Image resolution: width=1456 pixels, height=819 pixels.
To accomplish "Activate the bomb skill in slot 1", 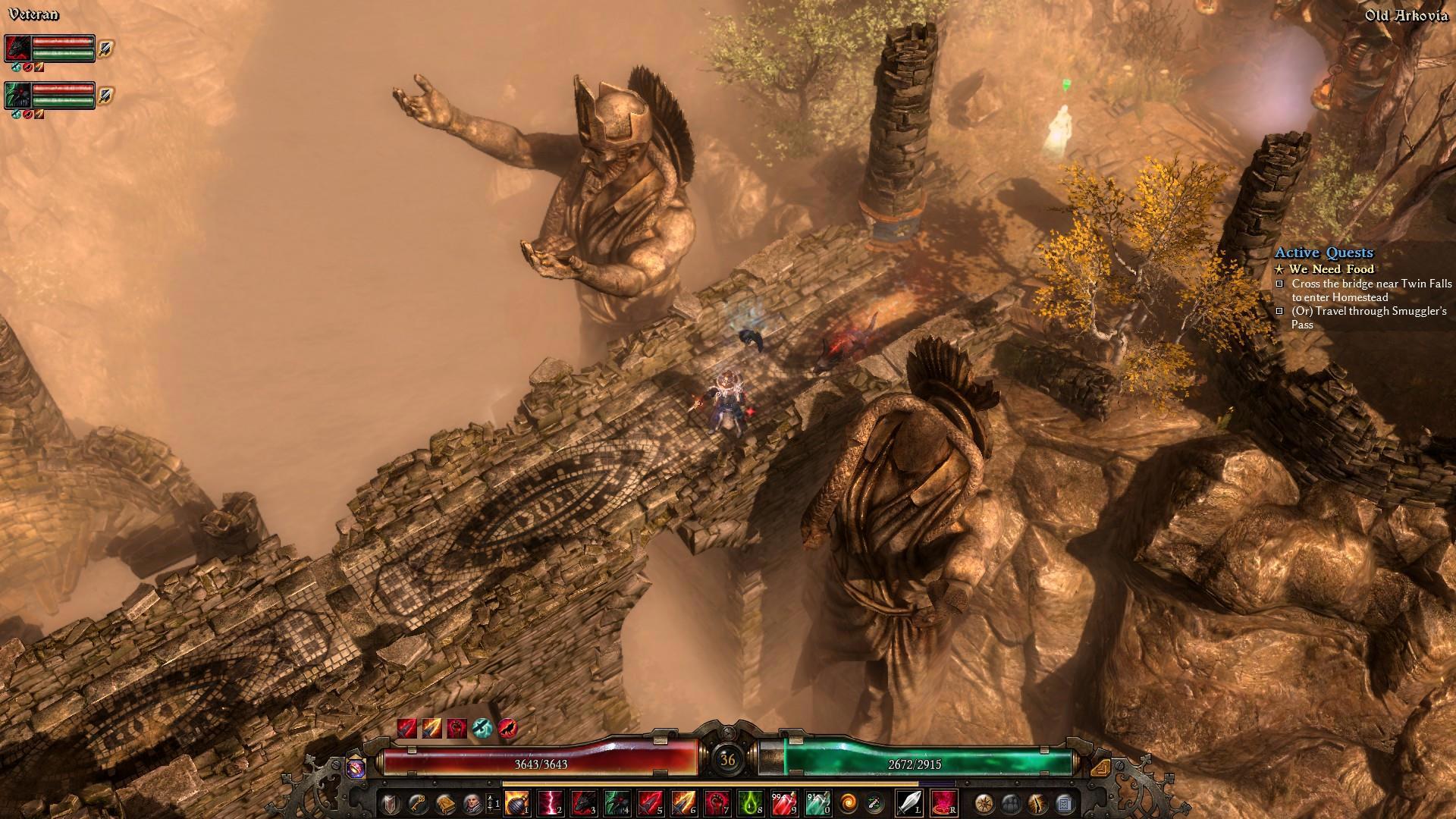I will click(516, 802).
